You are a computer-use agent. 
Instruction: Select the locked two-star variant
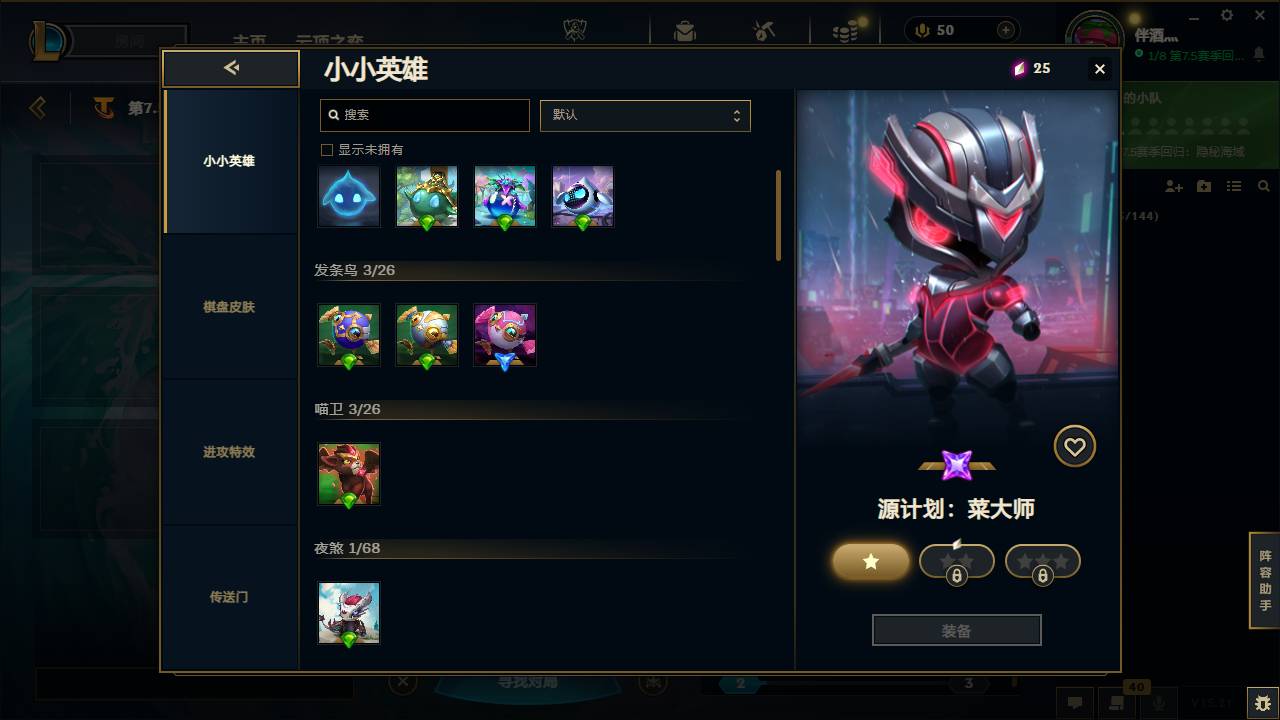click(x=956, y=561)
